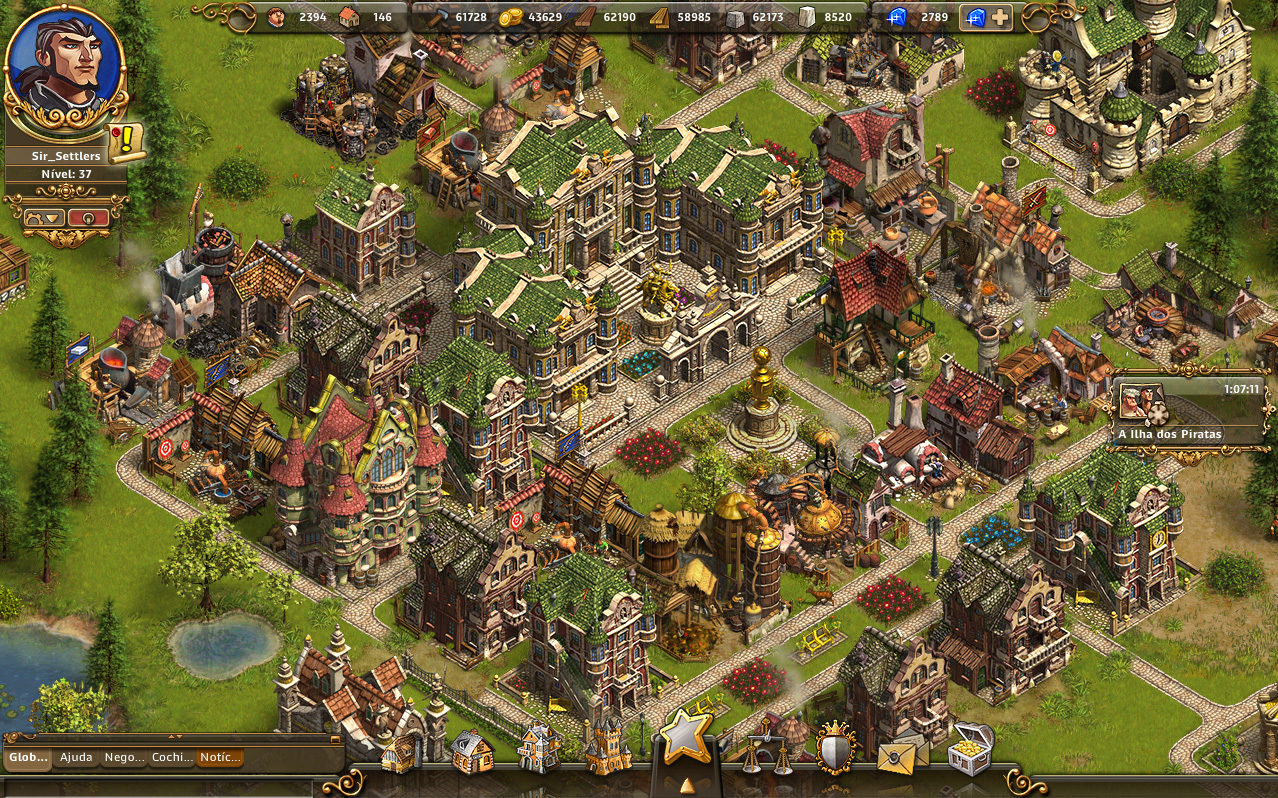Open the Cochi... chat tab

(x=172, y=758)
